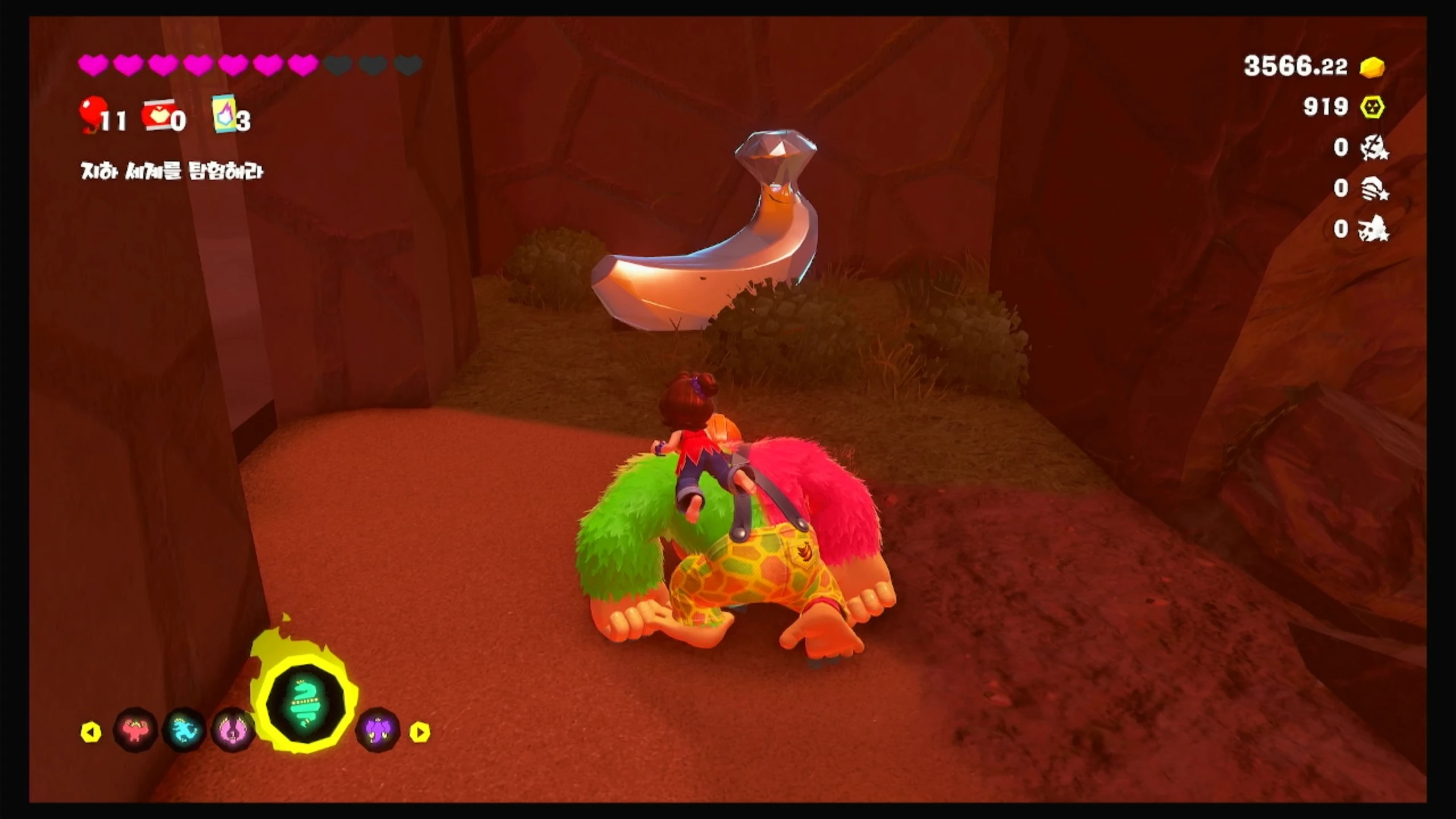Select the purple Elephant Bananza icon
The height and width of the screenshot is (819, 1456).
coord(378,730)
